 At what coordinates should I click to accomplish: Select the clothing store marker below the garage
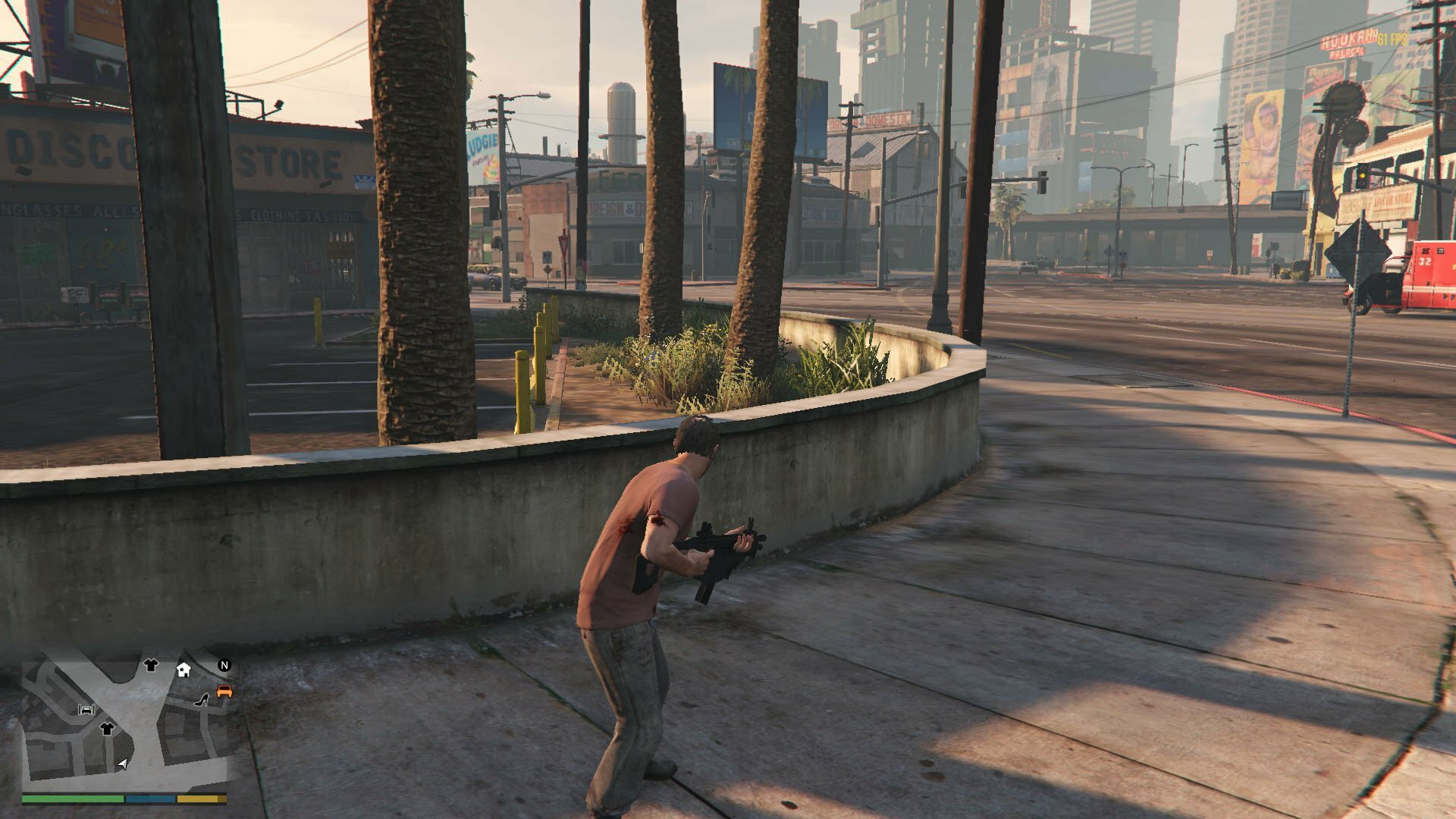coord(106,728)
